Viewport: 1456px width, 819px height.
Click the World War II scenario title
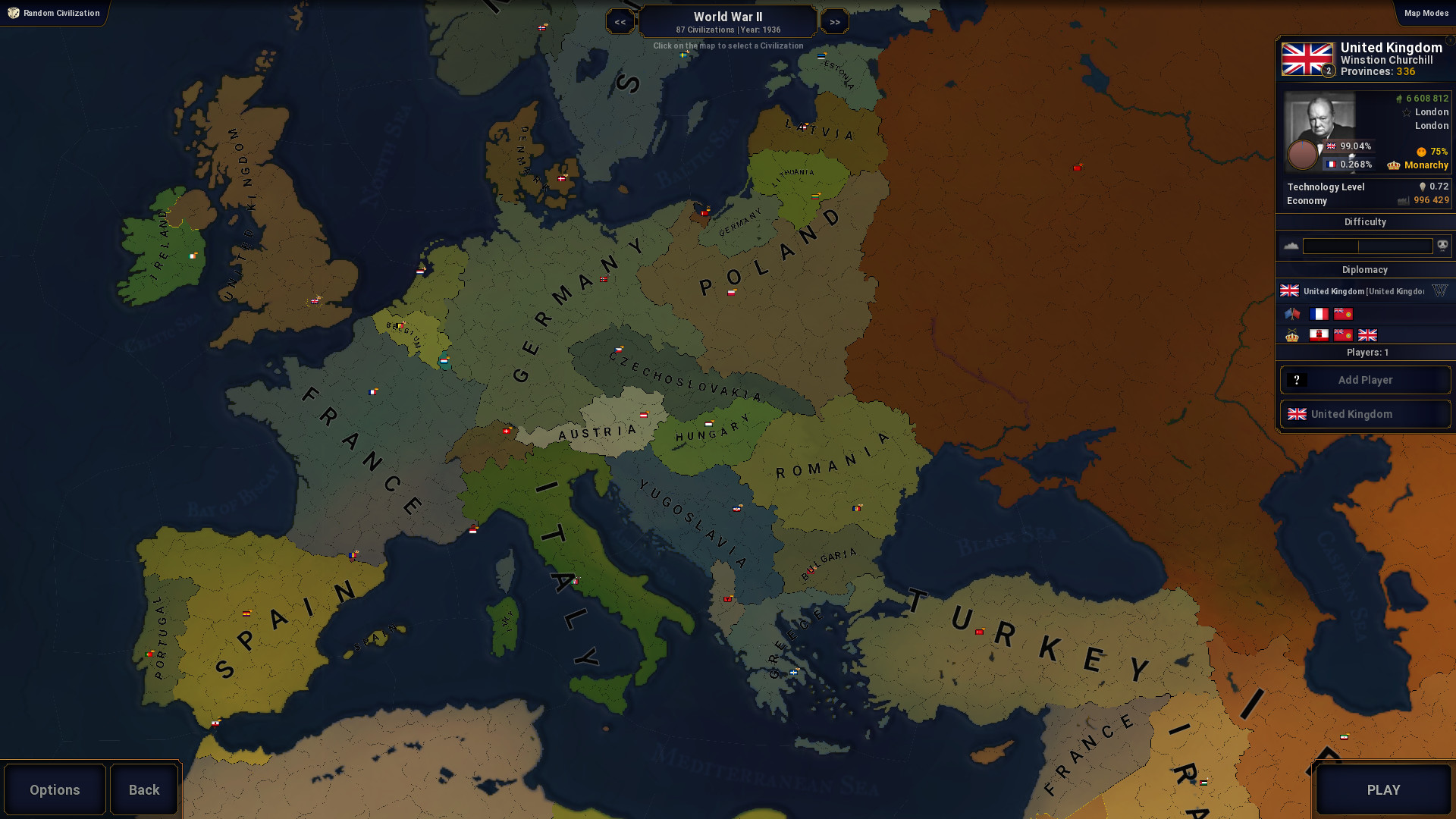click(728, 17)
